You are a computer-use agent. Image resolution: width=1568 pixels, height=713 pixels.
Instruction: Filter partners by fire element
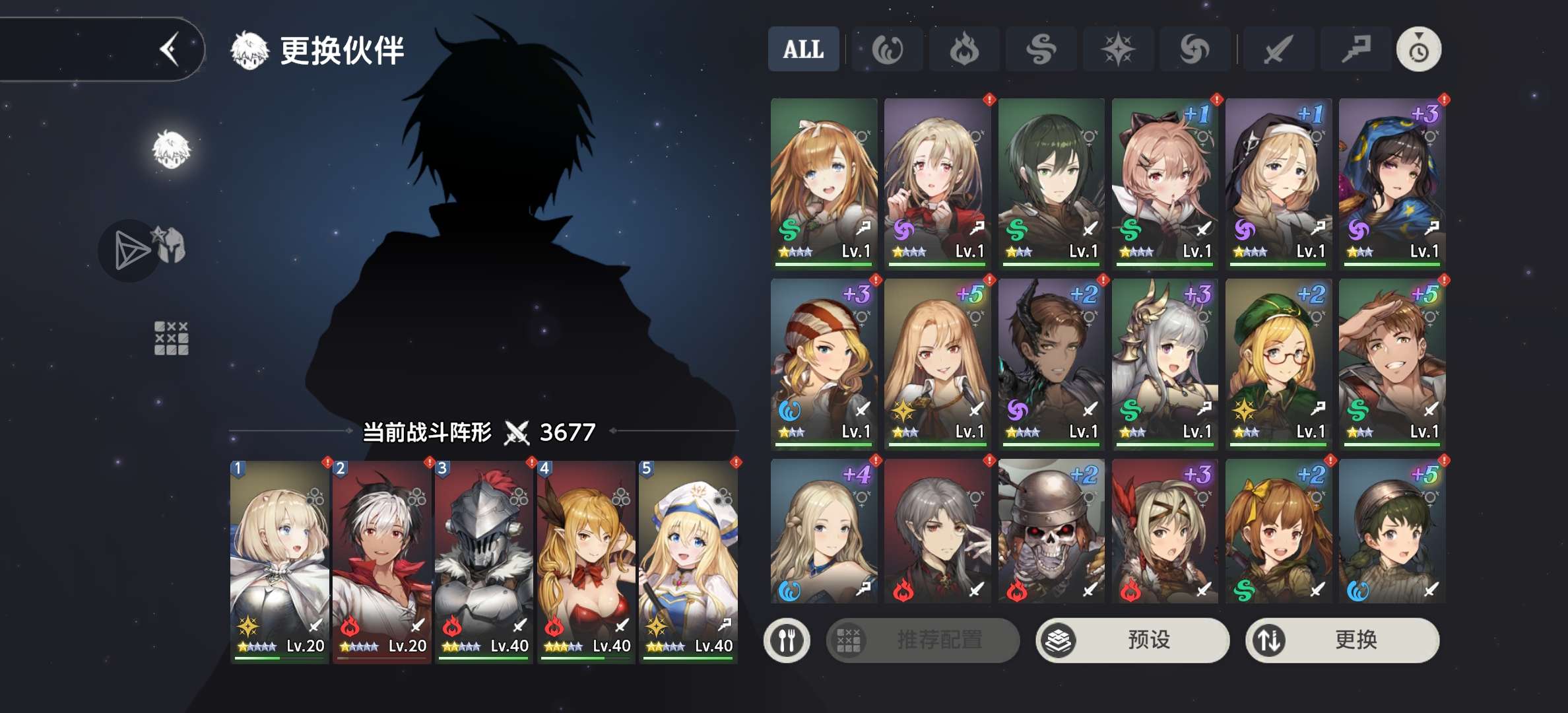tap(964, 50)
